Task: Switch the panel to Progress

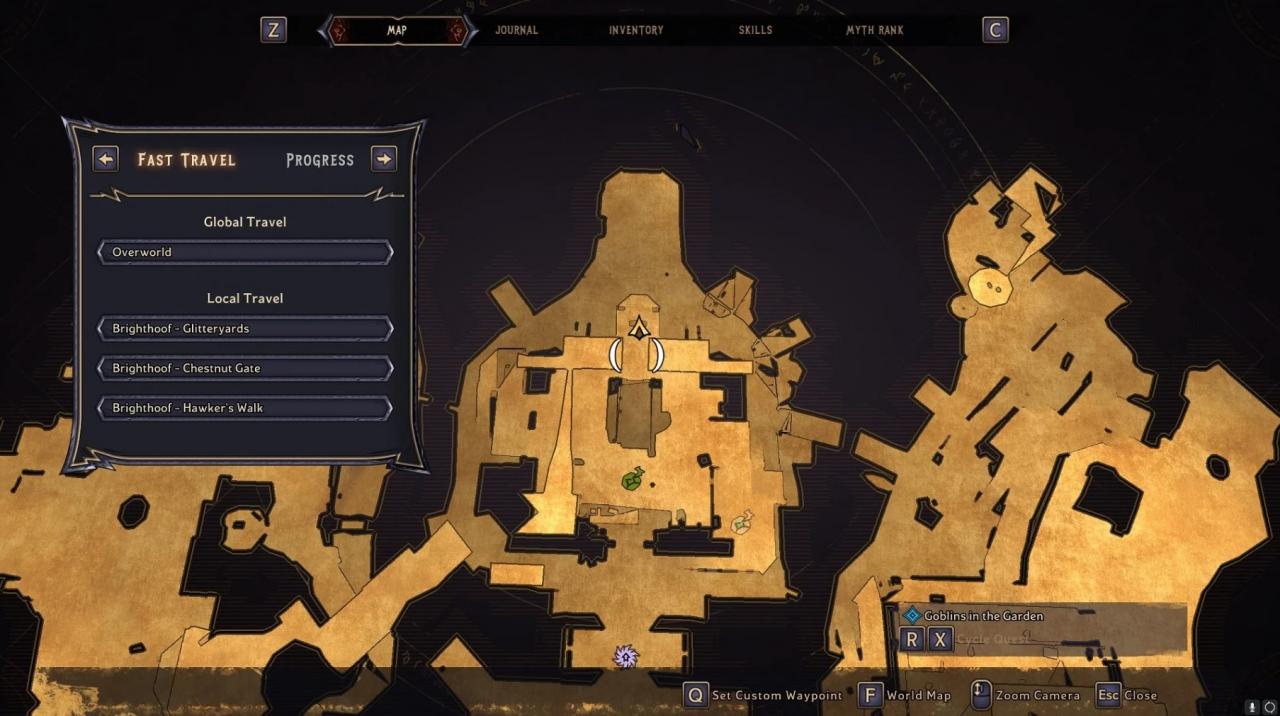Action: [x=320, y=160]
